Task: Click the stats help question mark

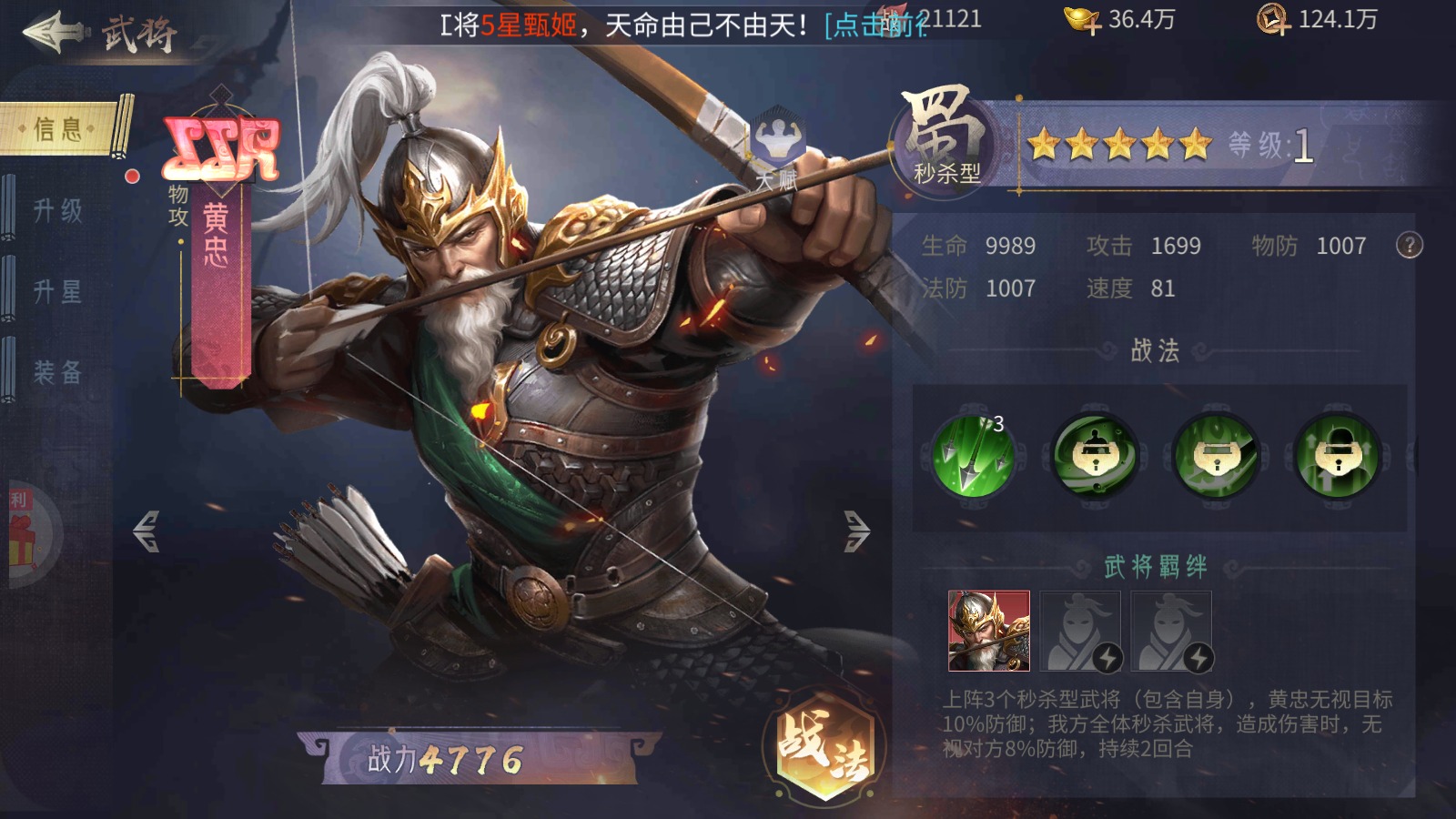Action: pos(1409,246)
